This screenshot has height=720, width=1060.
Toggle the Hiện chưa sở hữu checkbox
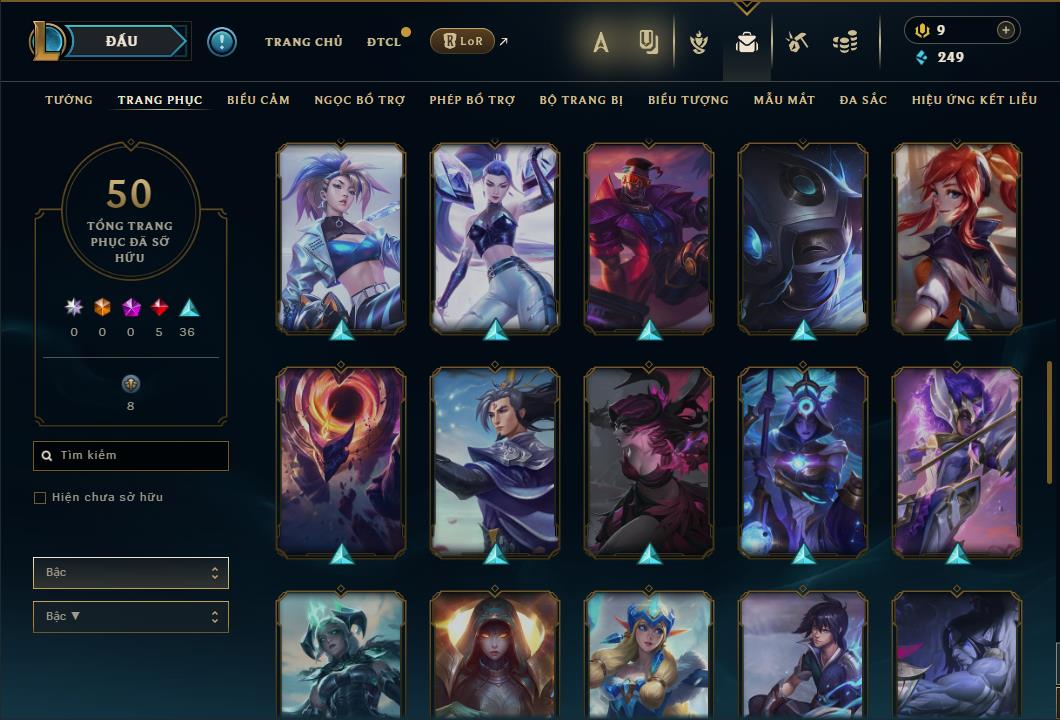(x=40, y=498)
